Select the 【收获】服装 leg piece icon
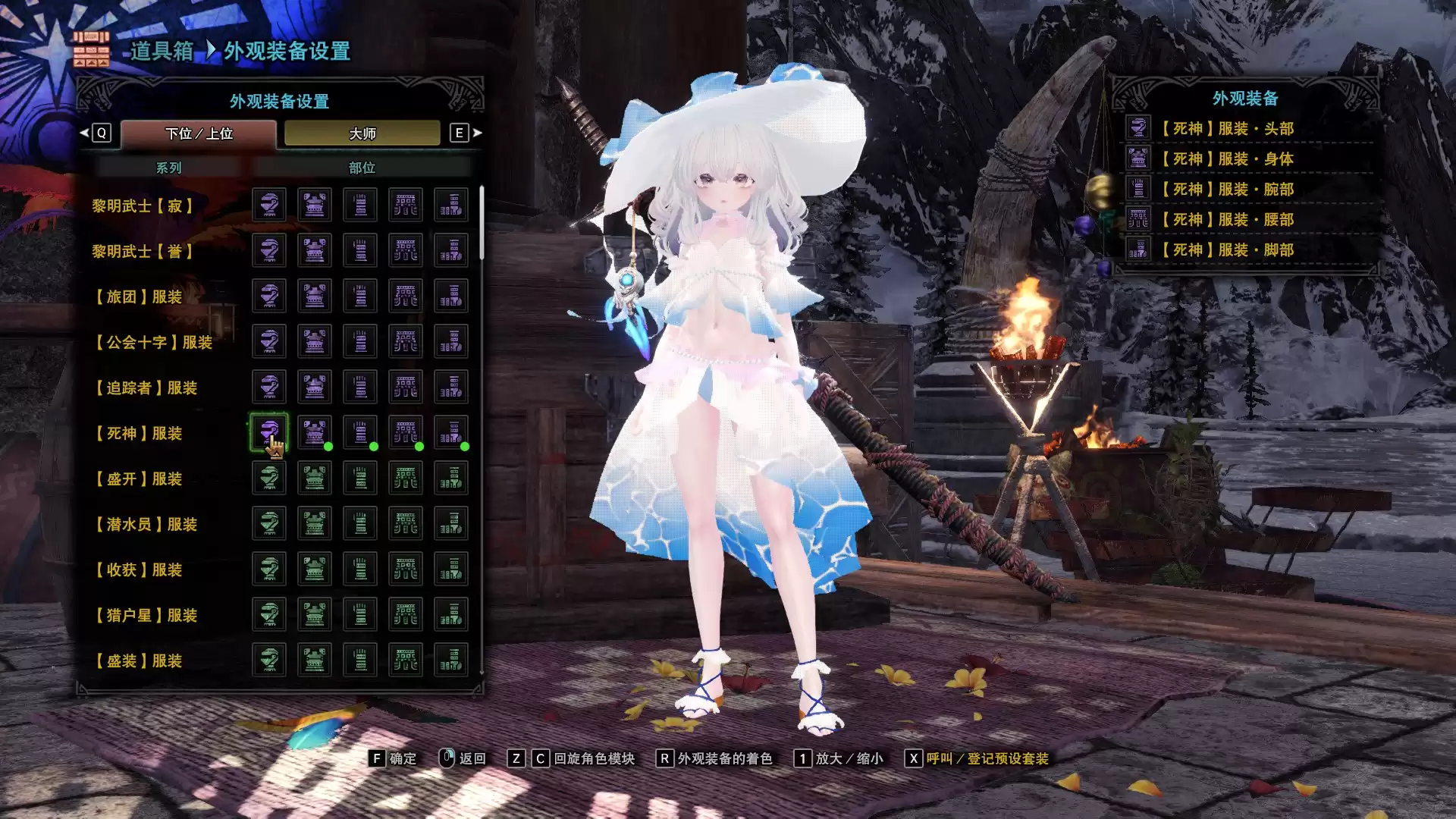Viewport: 1456px width, 819px height. click(452, 569)
